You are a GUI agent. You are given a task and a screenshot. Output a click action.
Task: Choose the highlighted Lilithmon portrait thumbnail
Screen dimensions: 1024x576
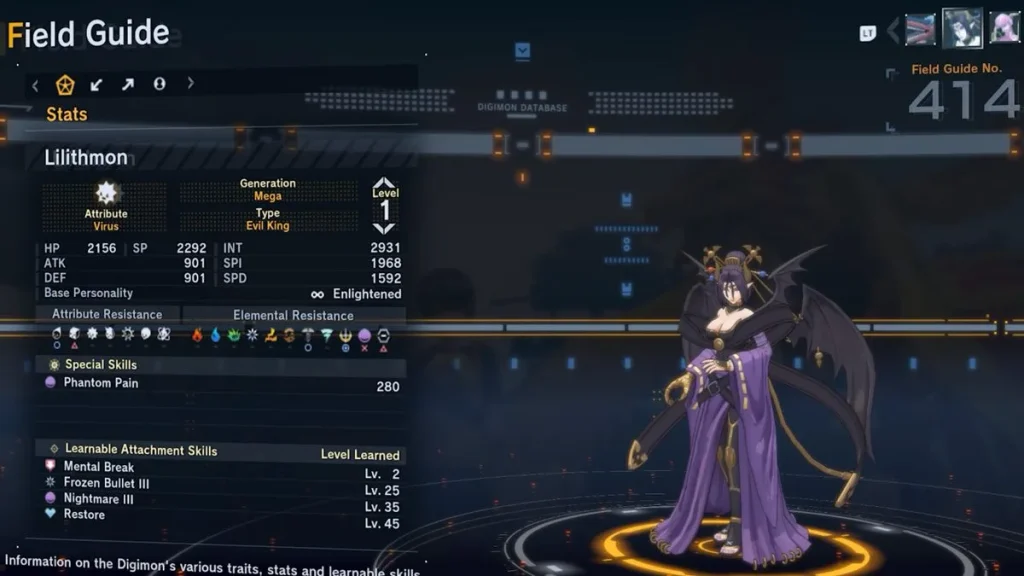pyautogui.click(x=962, y=28)
